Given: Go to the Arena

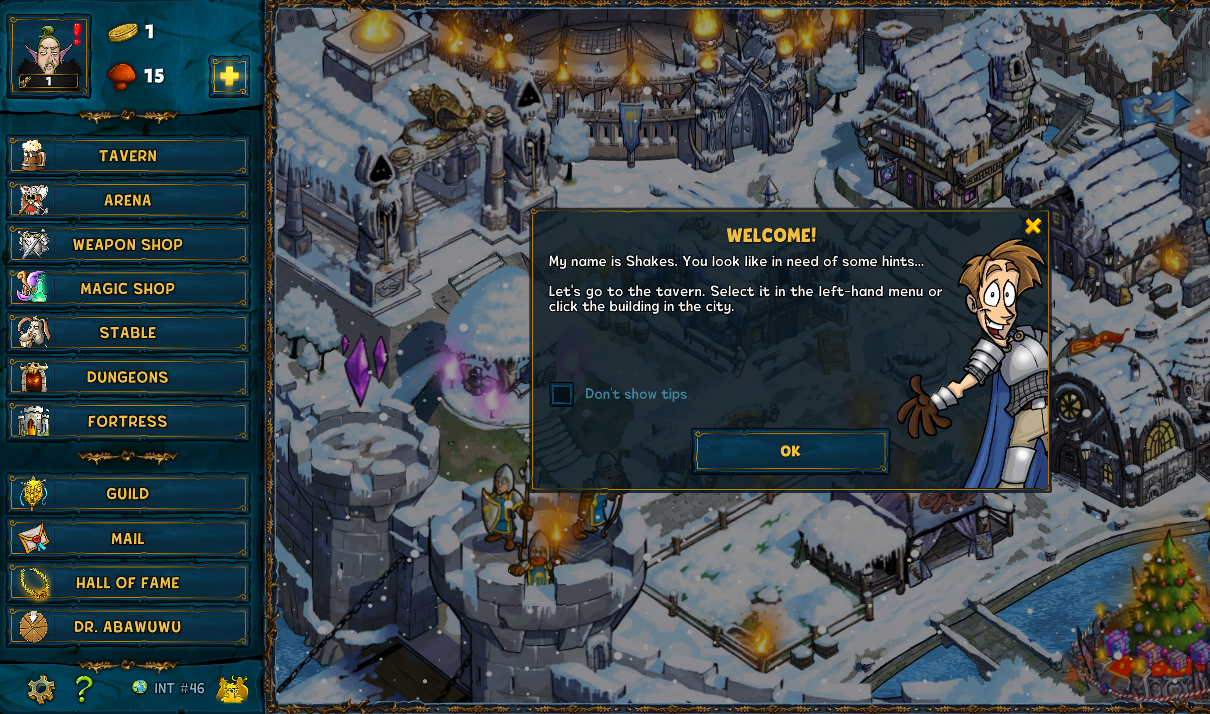Looking at the screenshot, I should point(128,200).
